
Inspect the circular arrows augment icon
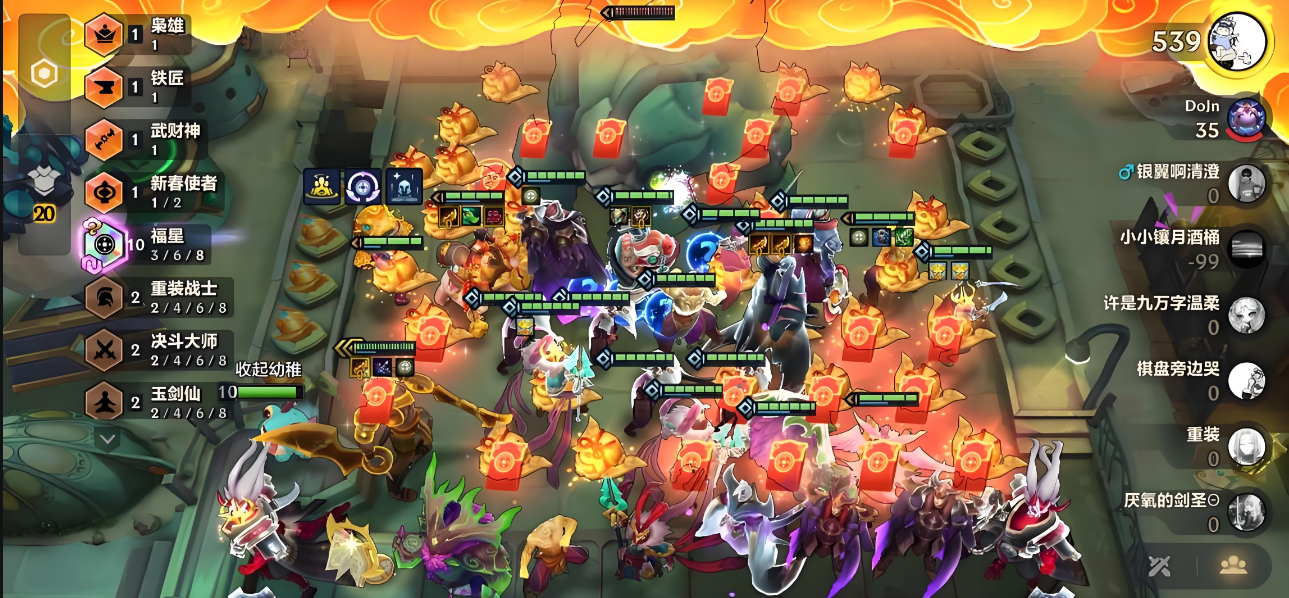[363, 186]
